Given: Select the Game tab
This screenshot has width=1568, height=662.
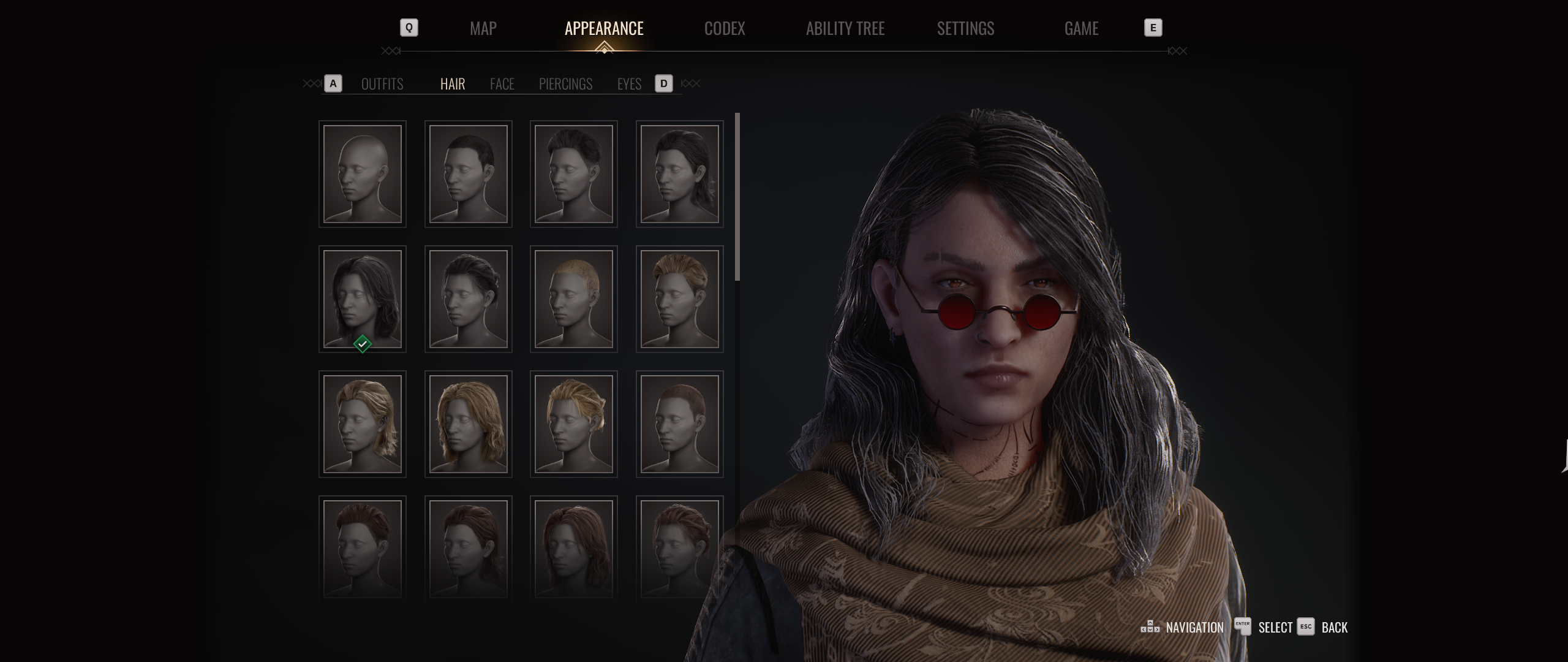Looking at the screenshot, I should pyautogui.click(x=1081, y=28).
